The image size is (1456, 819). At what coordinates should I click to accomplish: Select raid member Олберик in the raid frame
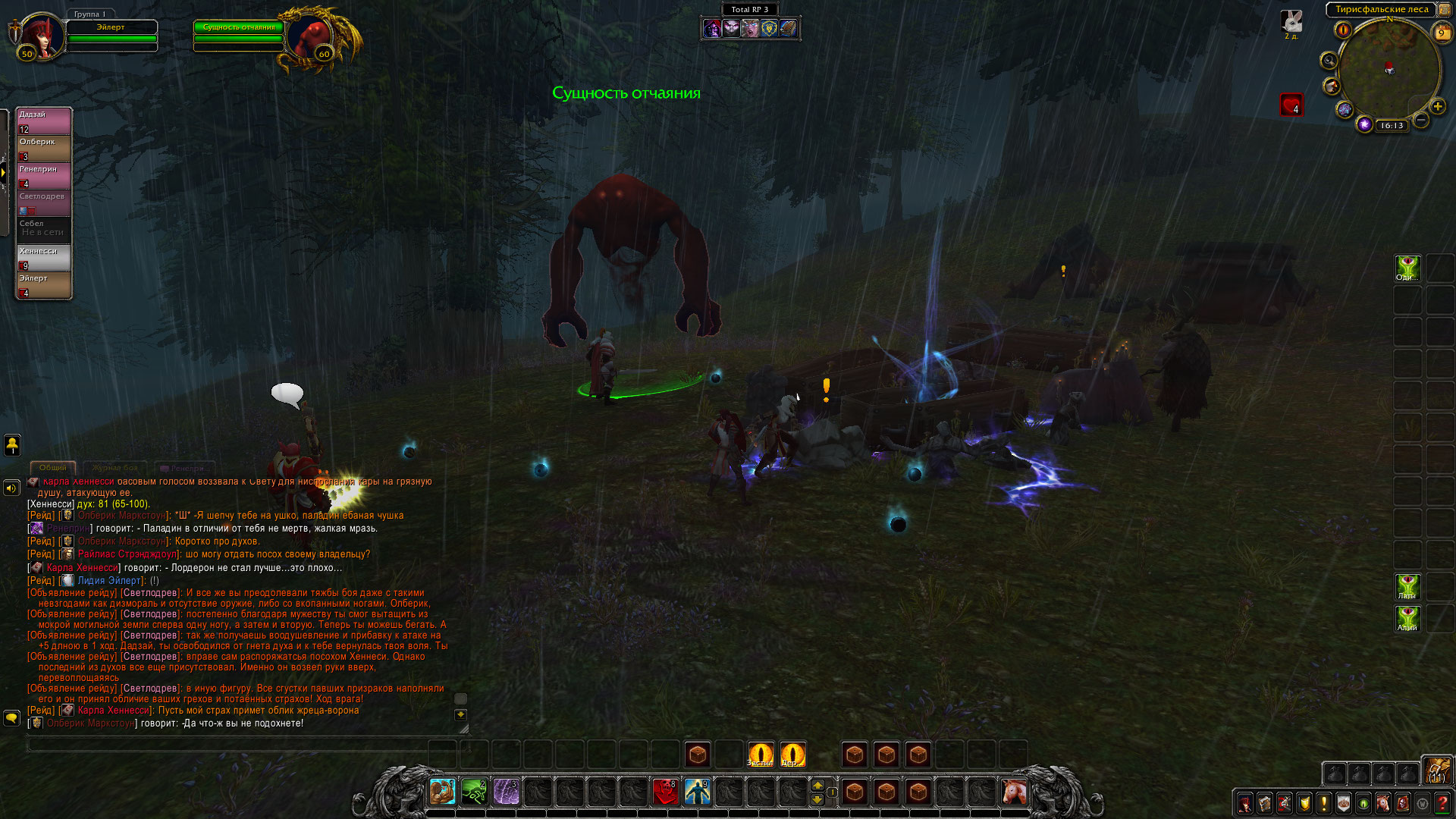tap(44, 148)
